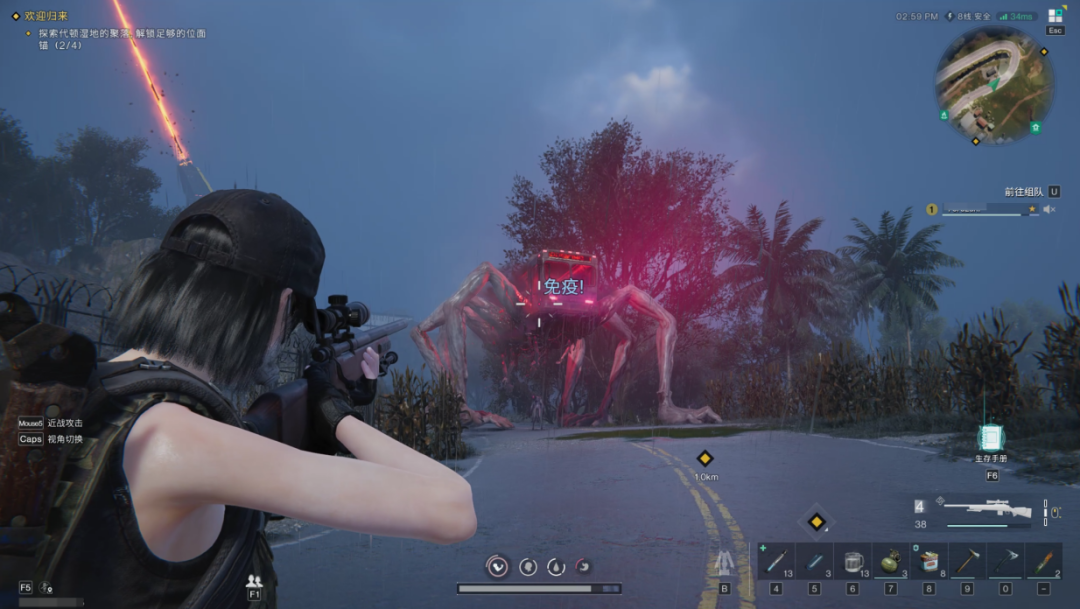Click the yellow diamond marker above the hotbar
Screen dimensions: 1080x609
(816, 521)
